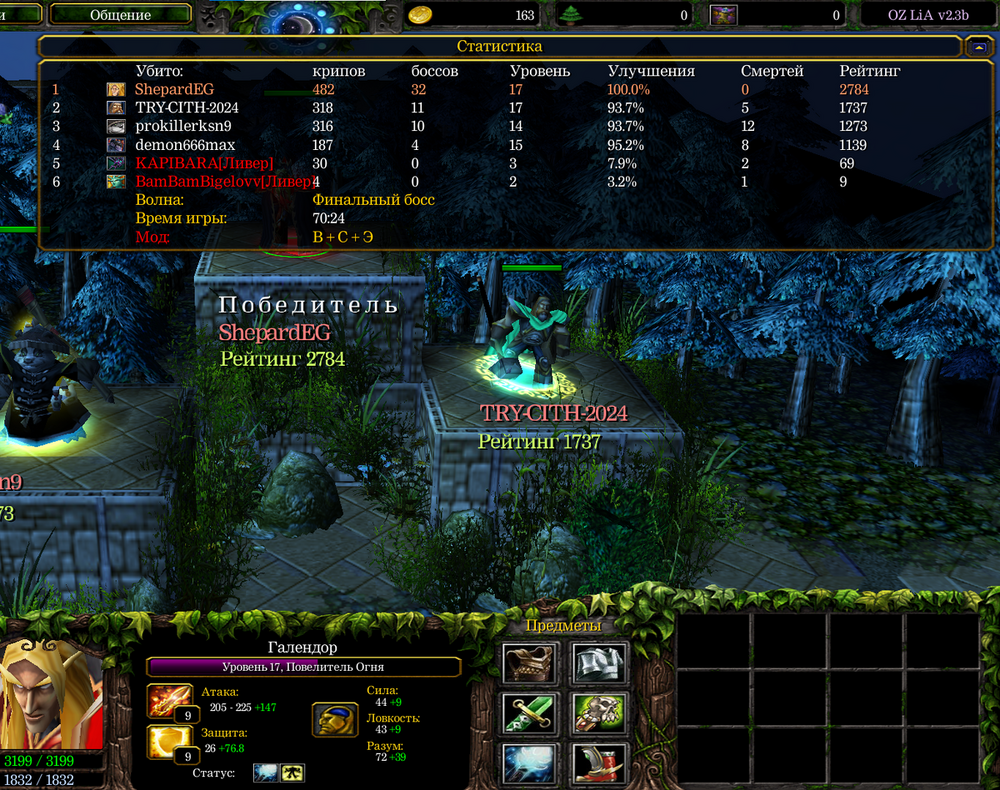Inspect the blue frost status buff
Image resolution: width=1000 pixels, height=790 pixels.
point(265,773)
